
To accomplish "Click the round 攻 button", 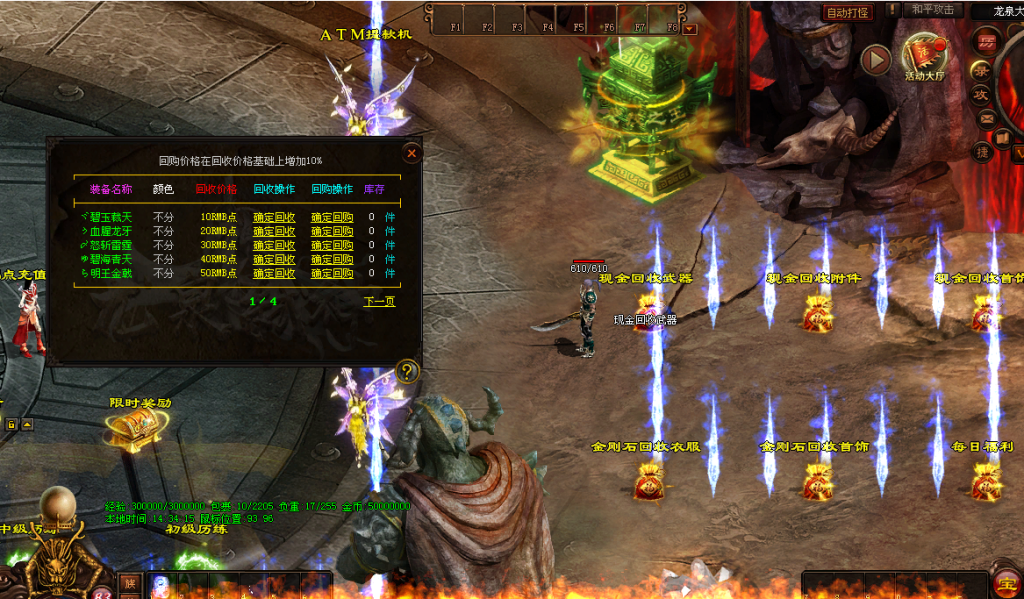I will point(982,94).
